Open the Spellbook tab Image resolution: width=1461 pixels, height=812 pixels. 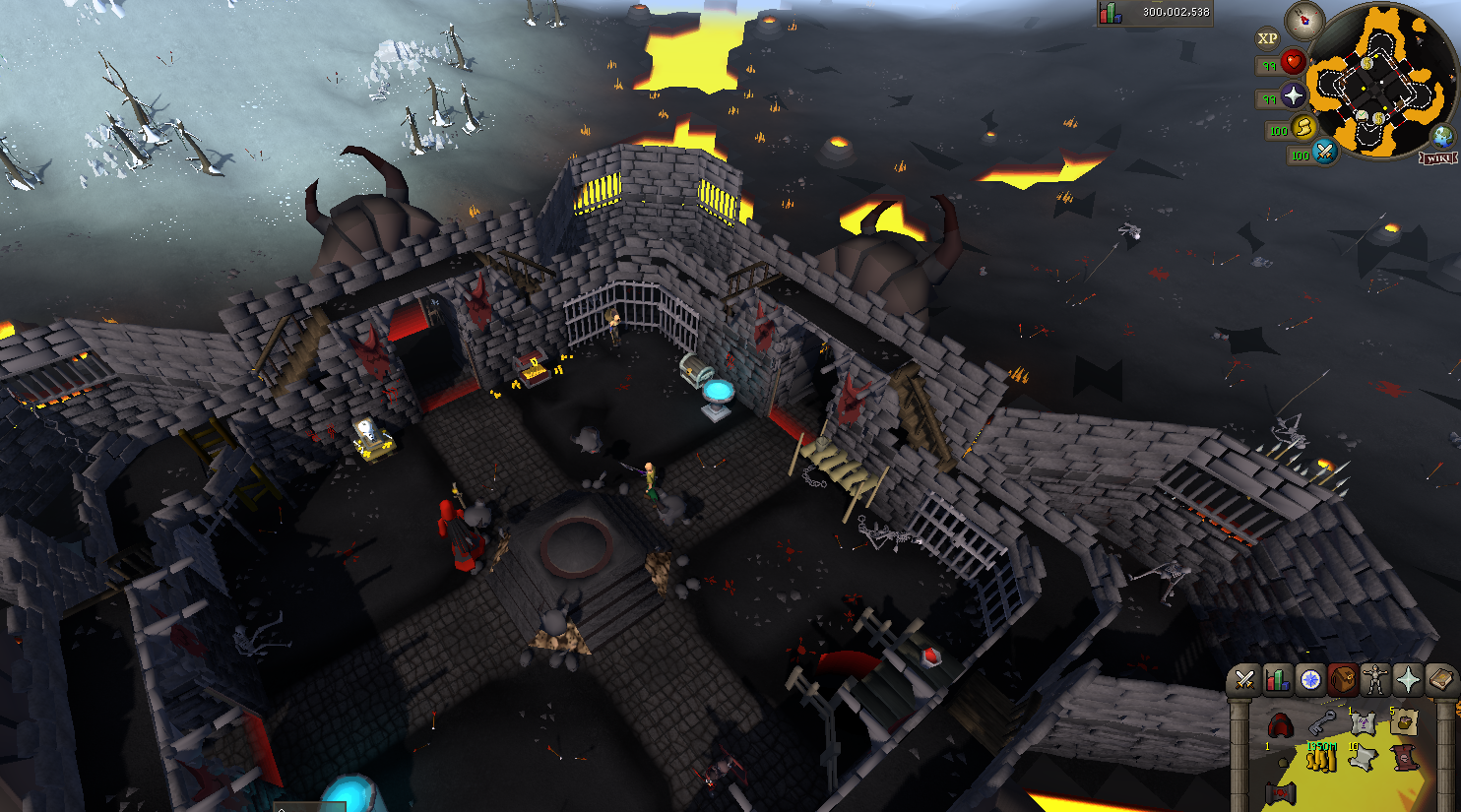pos(1442,680)
